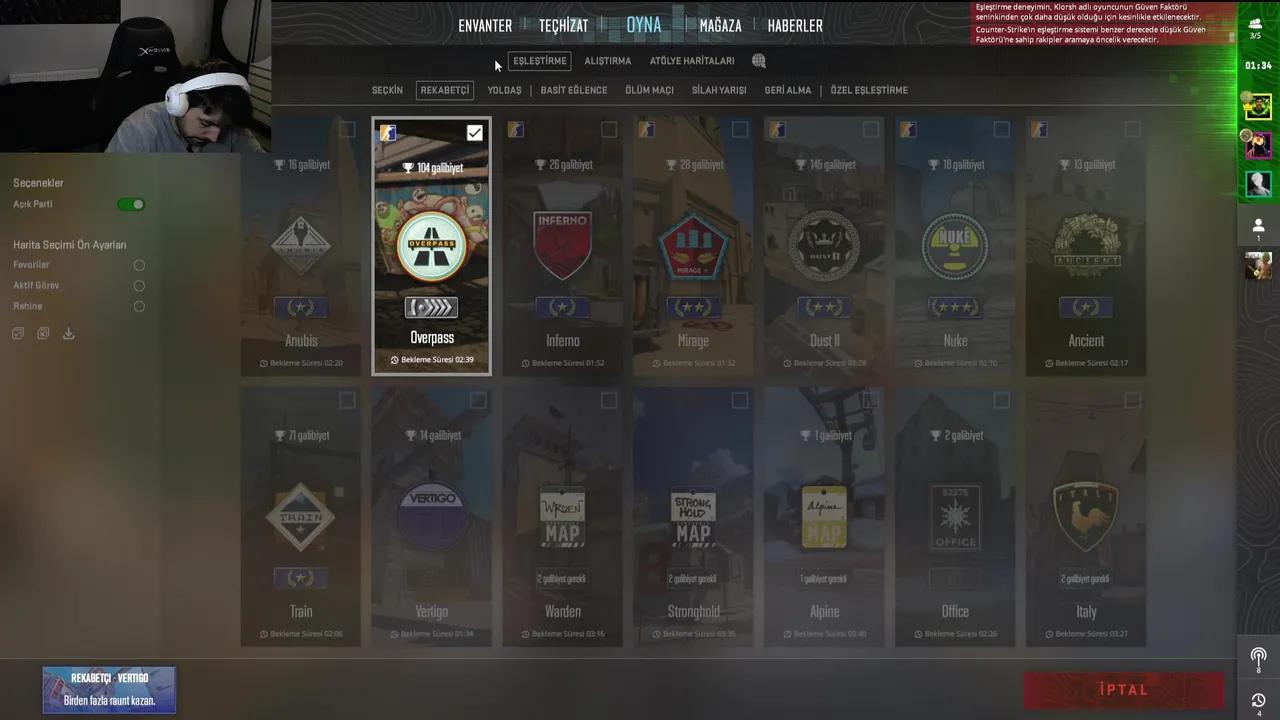This screenshot has width=1280, height=720.
Task: Select the Rehine map preset radio button
Action: pyautogui.click(x=139, y=306)
